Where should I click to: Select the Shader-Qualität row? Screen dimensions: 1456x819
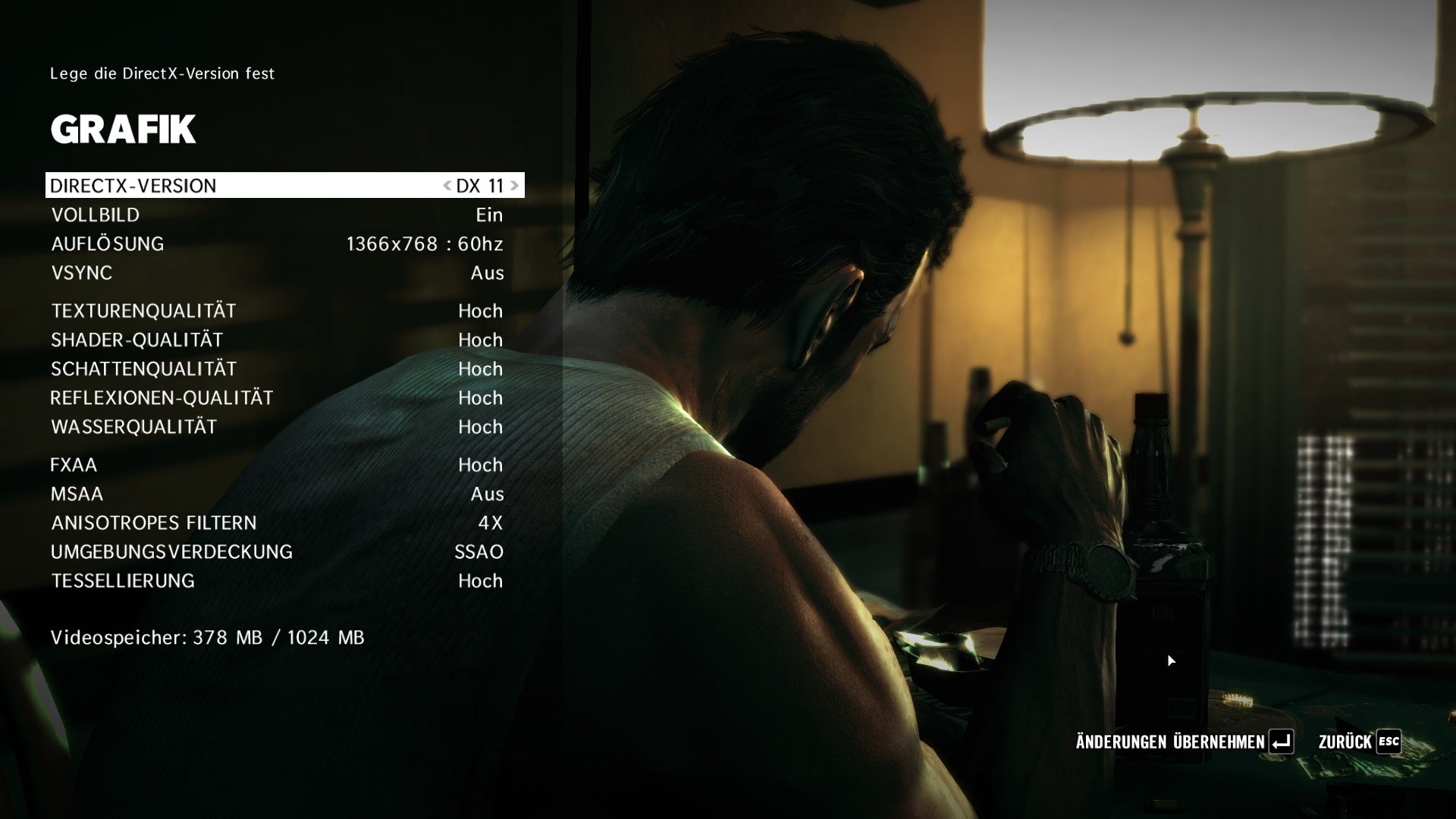coord(277,340)
